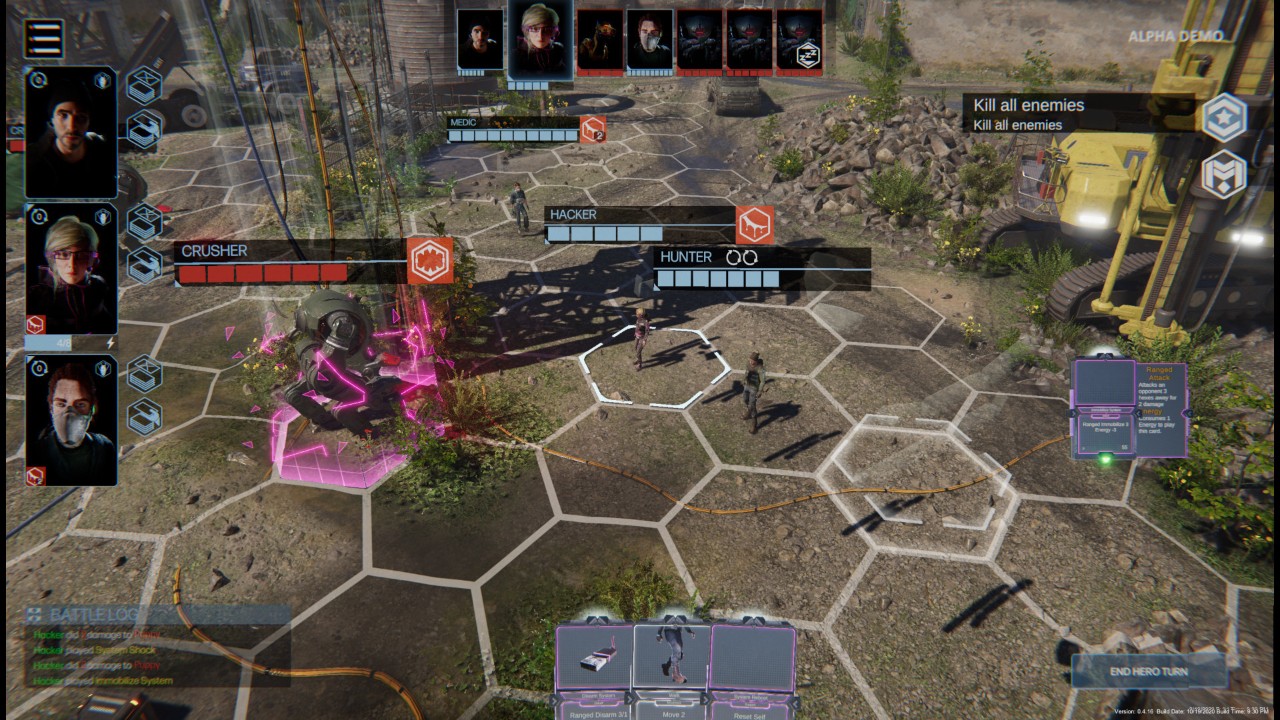Screen dimensions: 1280x720
Task: End the hero turn
Action: (x=1149, y=671)
